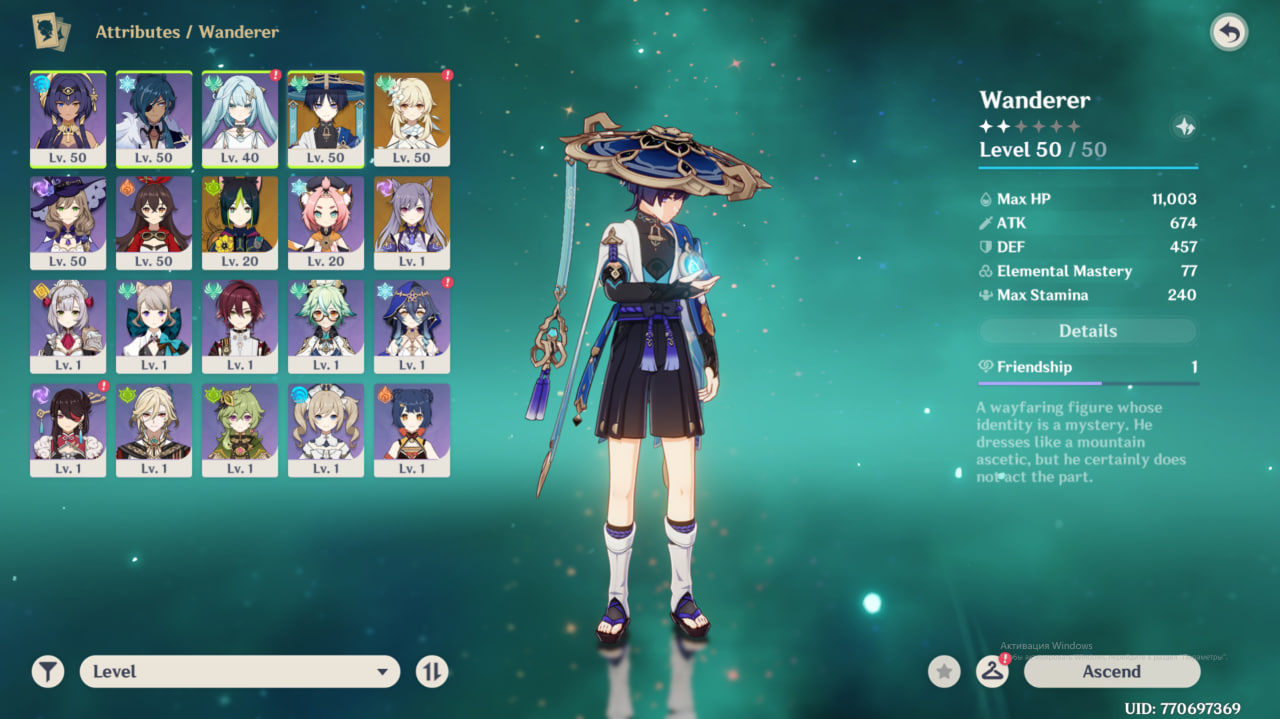1280x719 pixels.
Task: Switch to Diona's portrait
Action: [326, 222]
